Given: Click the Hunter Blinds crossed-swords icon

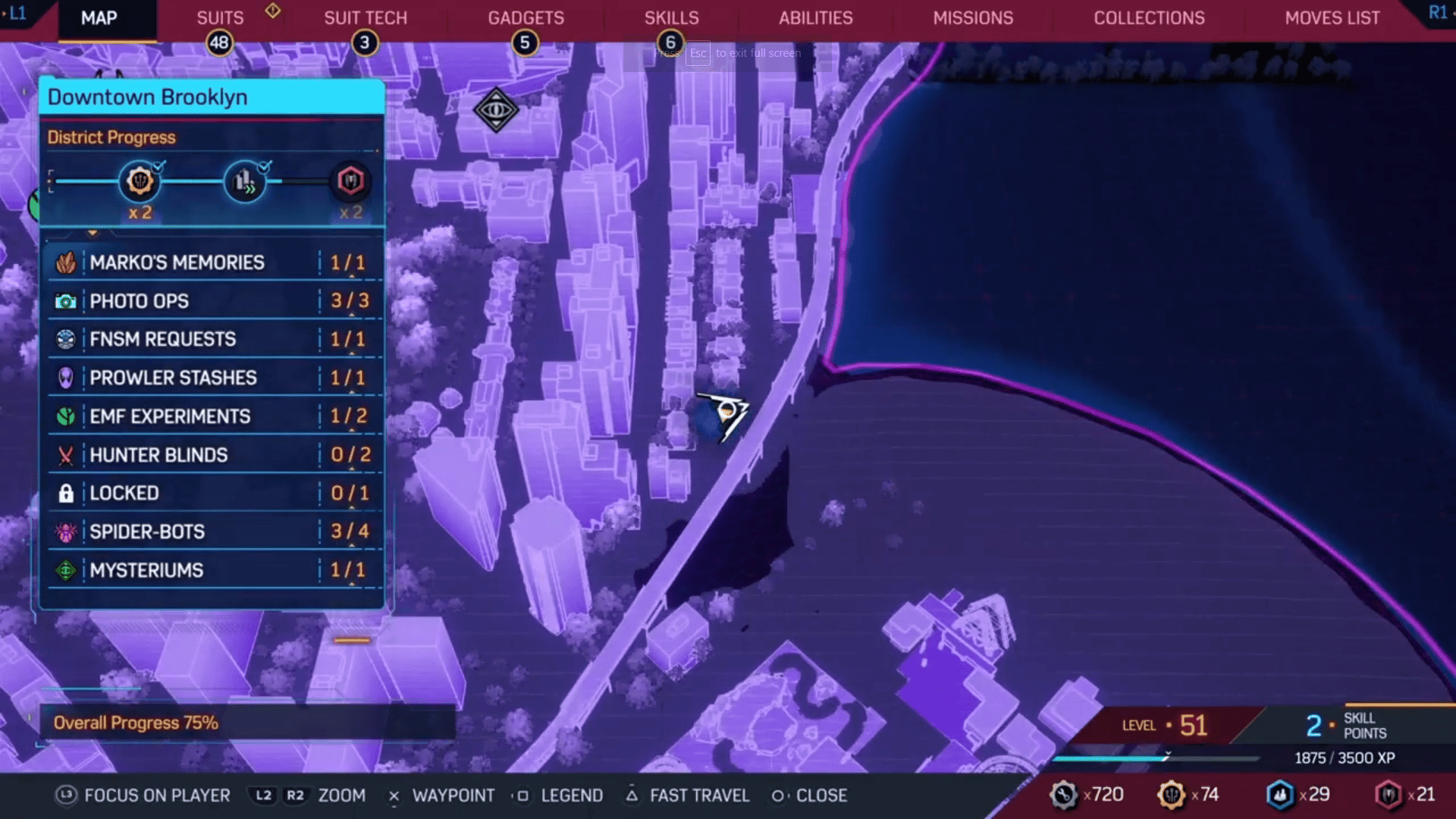Looking at the screenshot, I should point(67,455).
